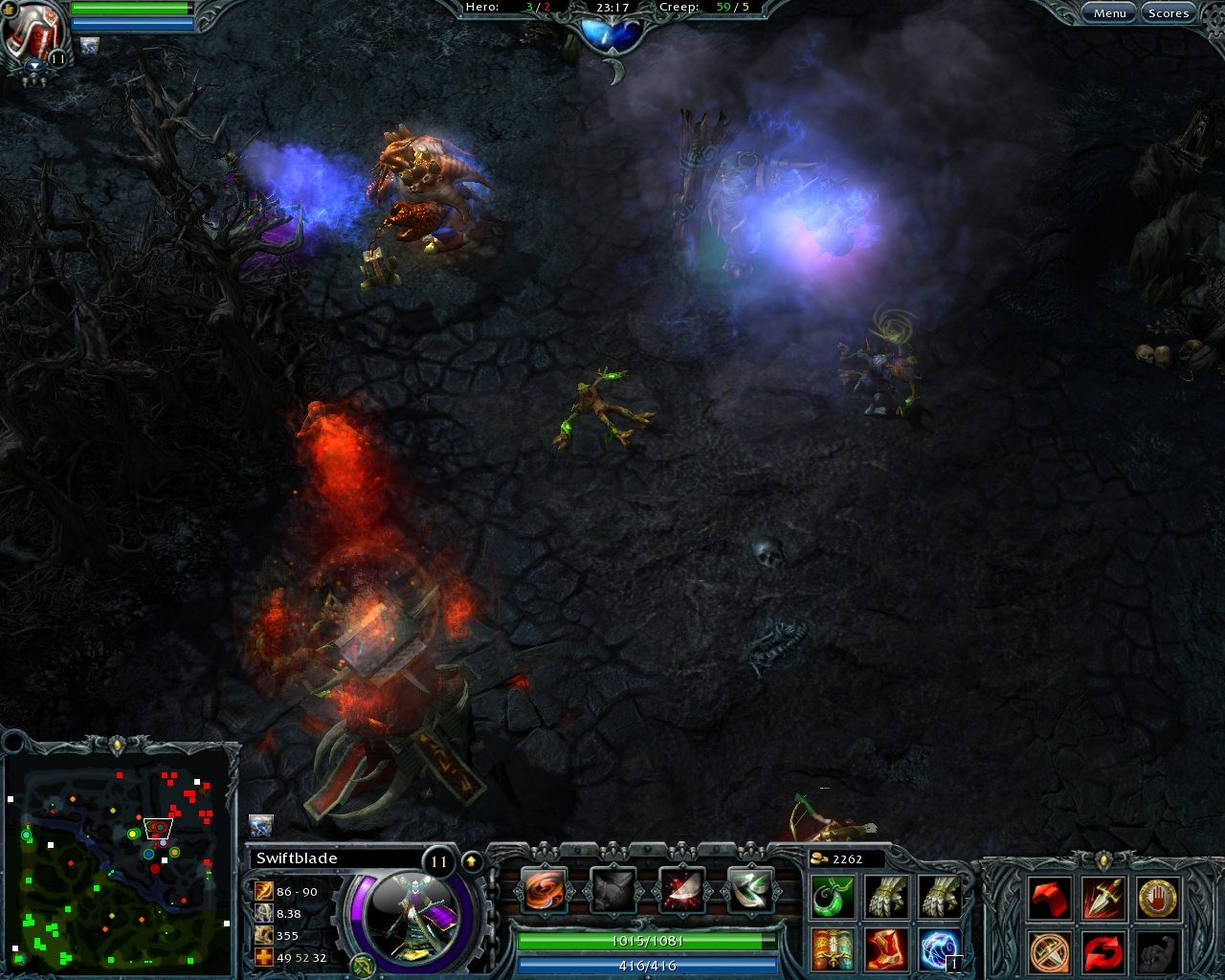Open the Menu
This screenshot has width=1225, height=980.
[x=1109, y=12]
